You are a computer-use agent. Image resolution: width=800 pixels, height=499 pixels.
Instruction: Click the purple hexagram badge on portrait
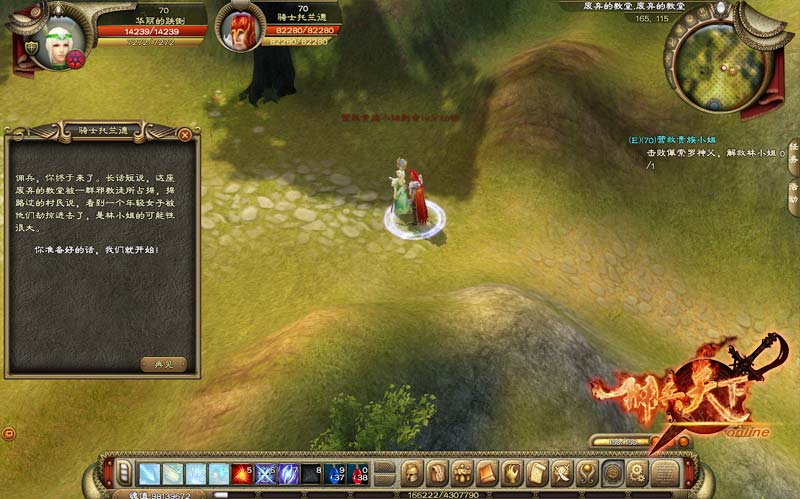coord(76,60)
